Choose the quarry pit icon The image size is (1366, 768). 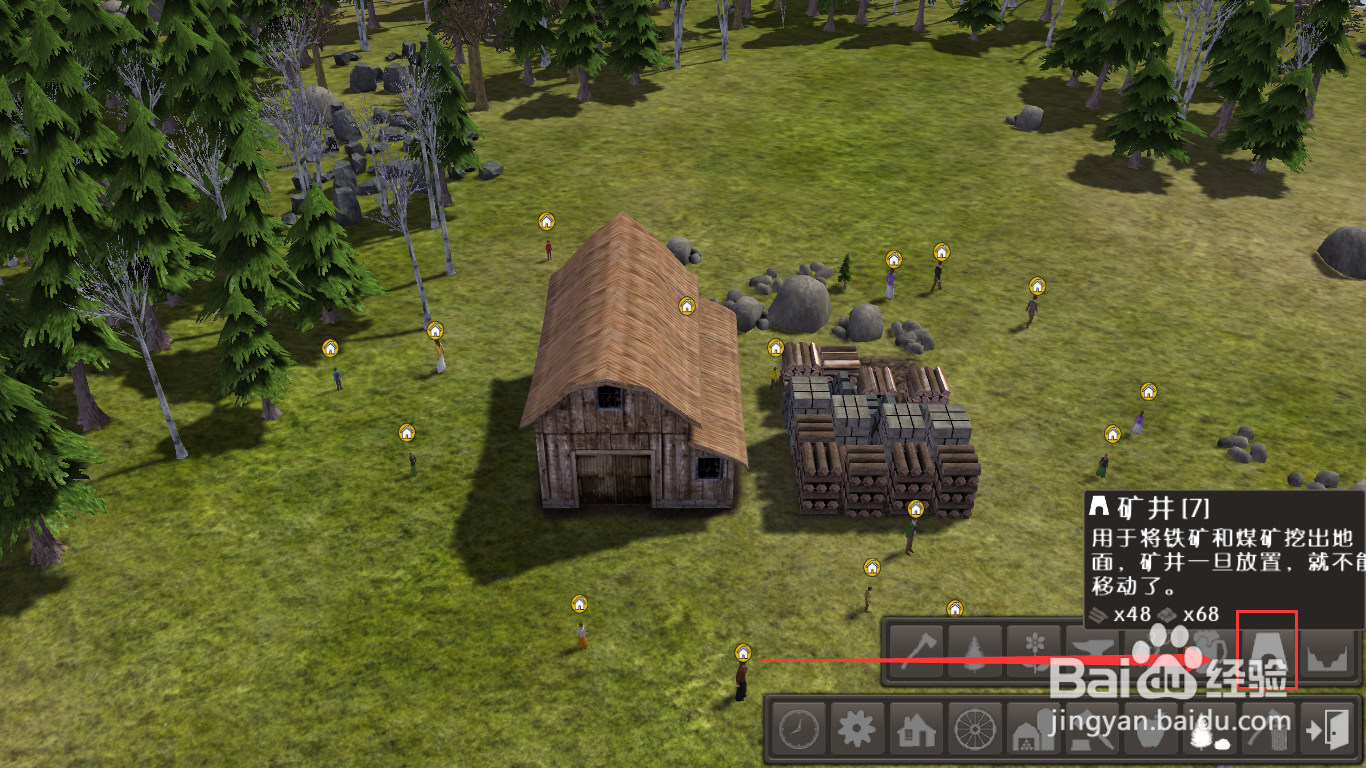coord(1327,651)
